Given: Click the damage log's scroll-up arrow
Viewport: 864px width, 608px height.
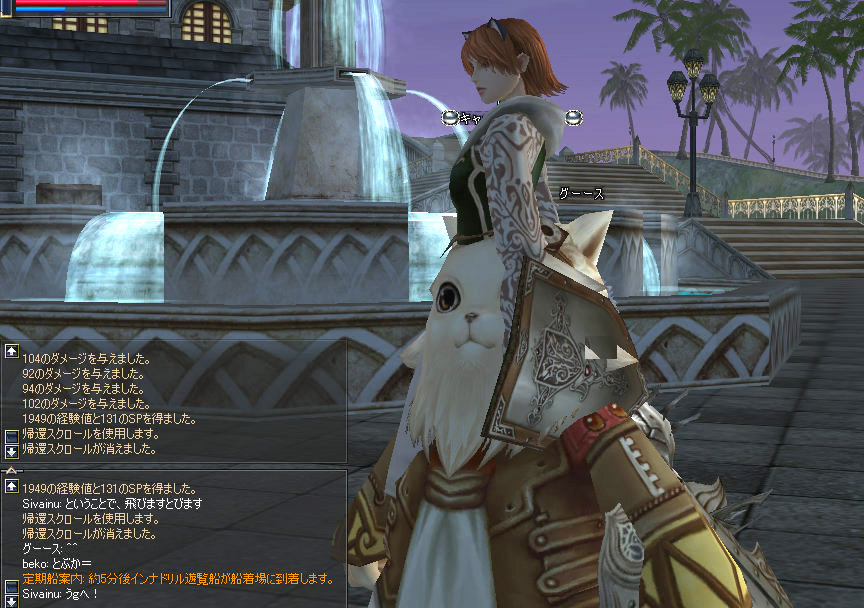Looking at the screenshot, I should pos(11,352).
